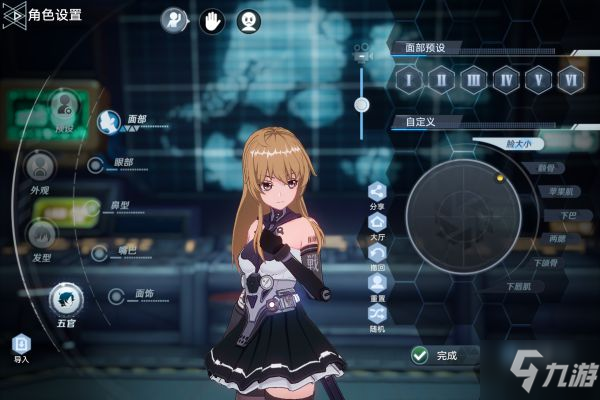Image resolution: width=600 pixels, height=400 pixels.
Task: Open the 发型 hairstyle category
Action: (41, 235)
